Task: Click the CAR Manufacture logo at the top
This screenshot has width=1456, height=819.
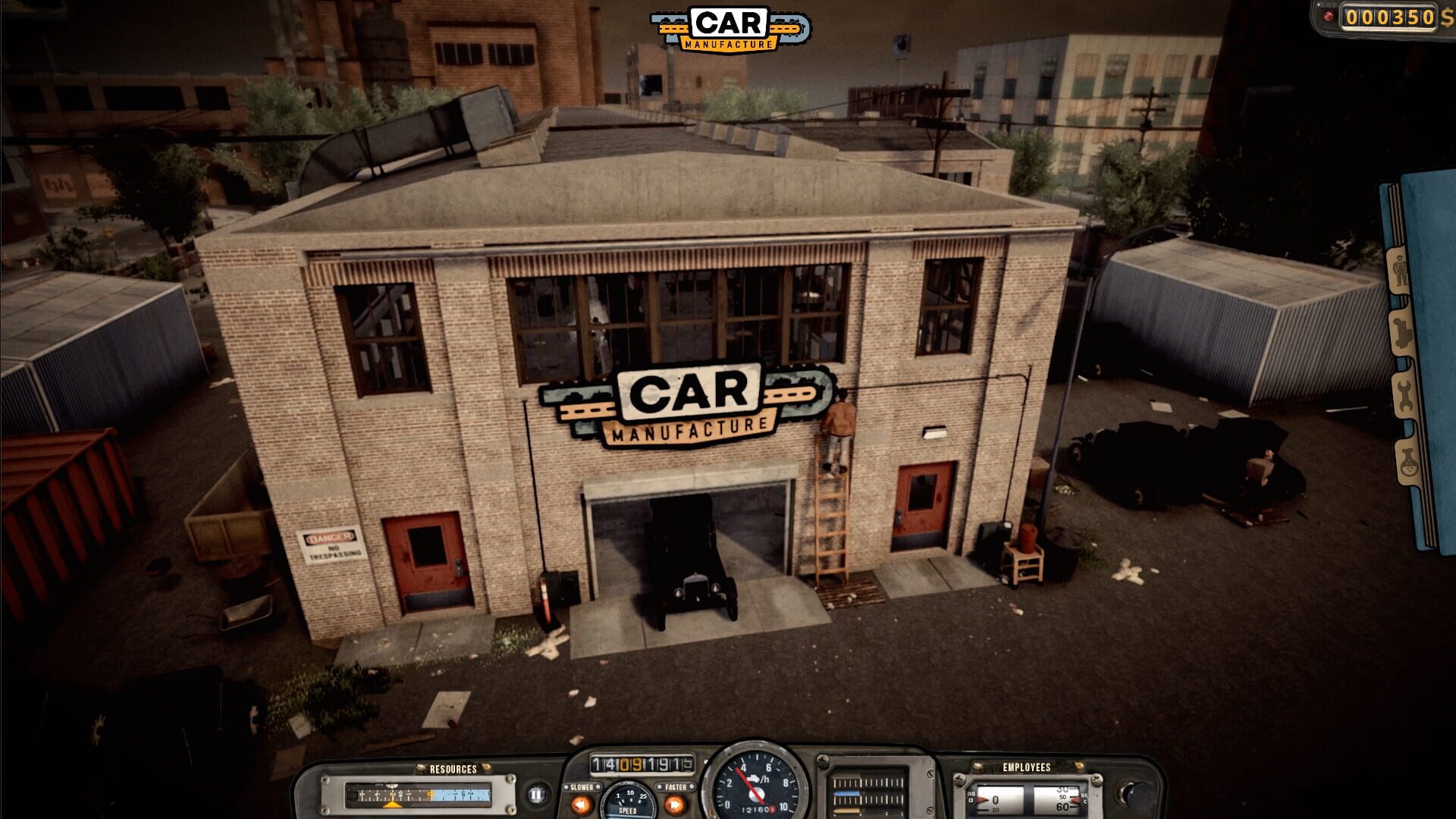Action: [728, 30]
